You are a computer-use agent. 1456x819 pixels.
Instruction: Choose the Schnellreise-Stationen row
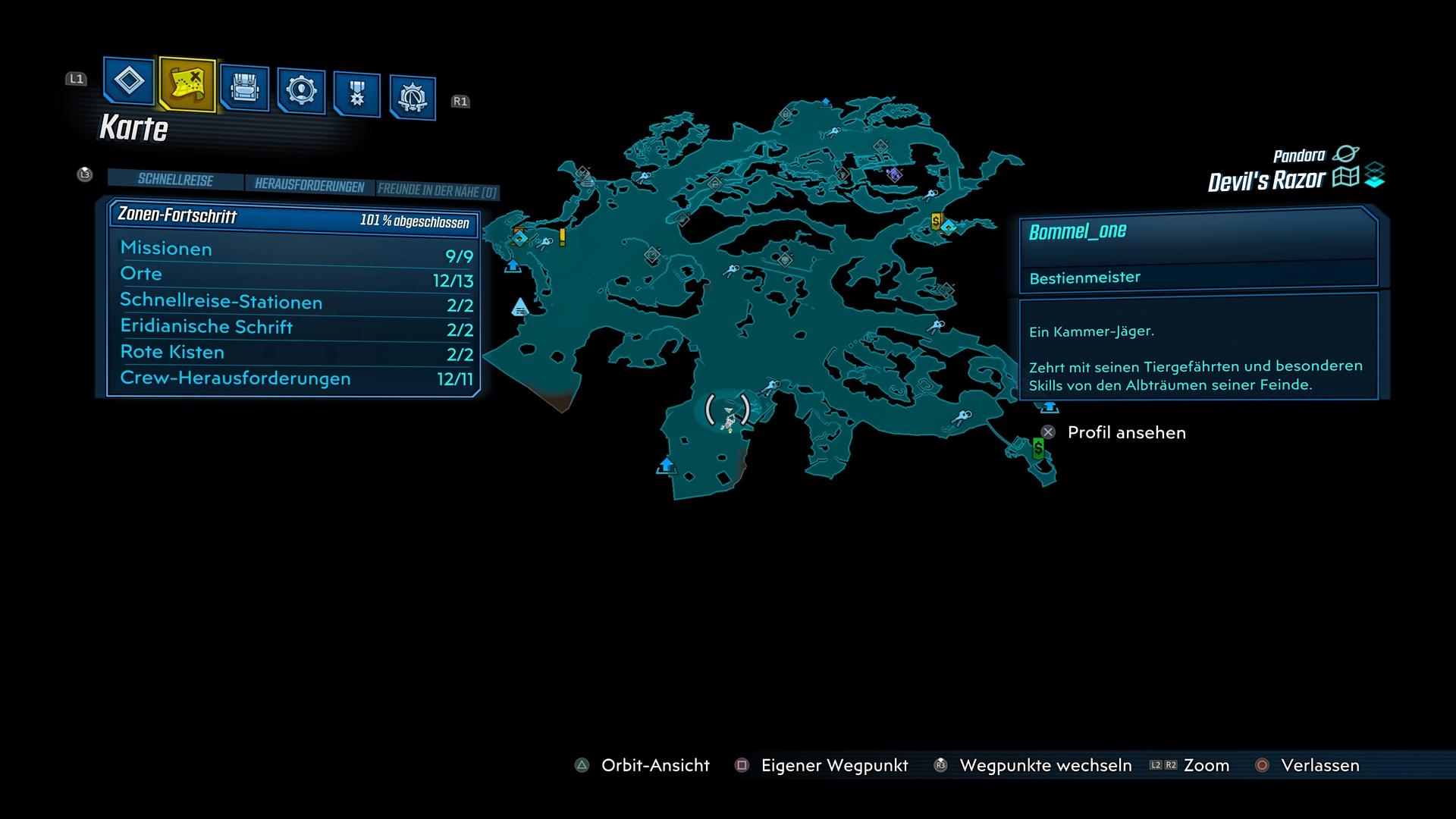(x=296, y=303)
